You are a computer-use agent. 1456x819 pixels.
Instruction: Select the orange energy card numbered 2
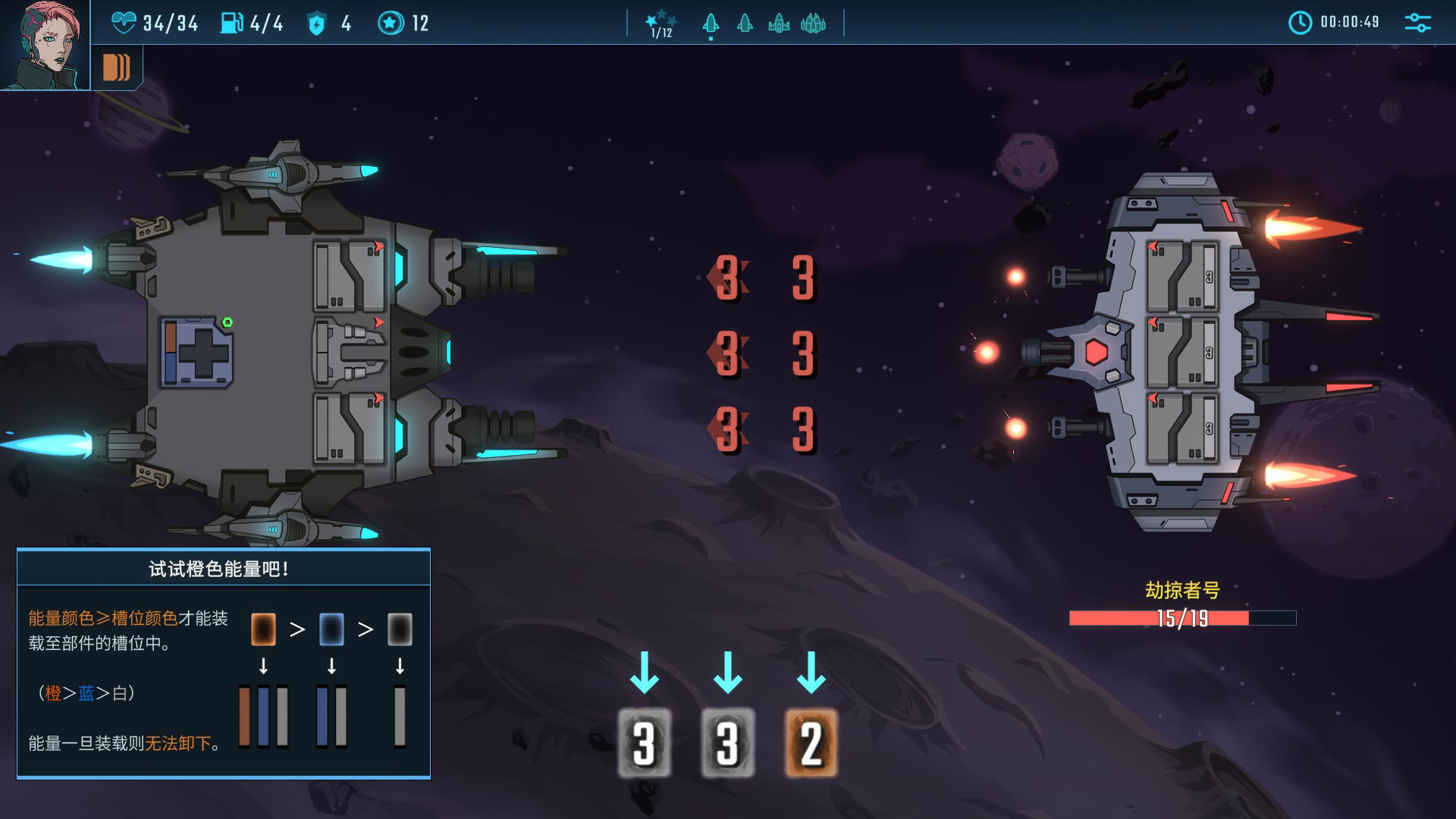coord(811,743)
